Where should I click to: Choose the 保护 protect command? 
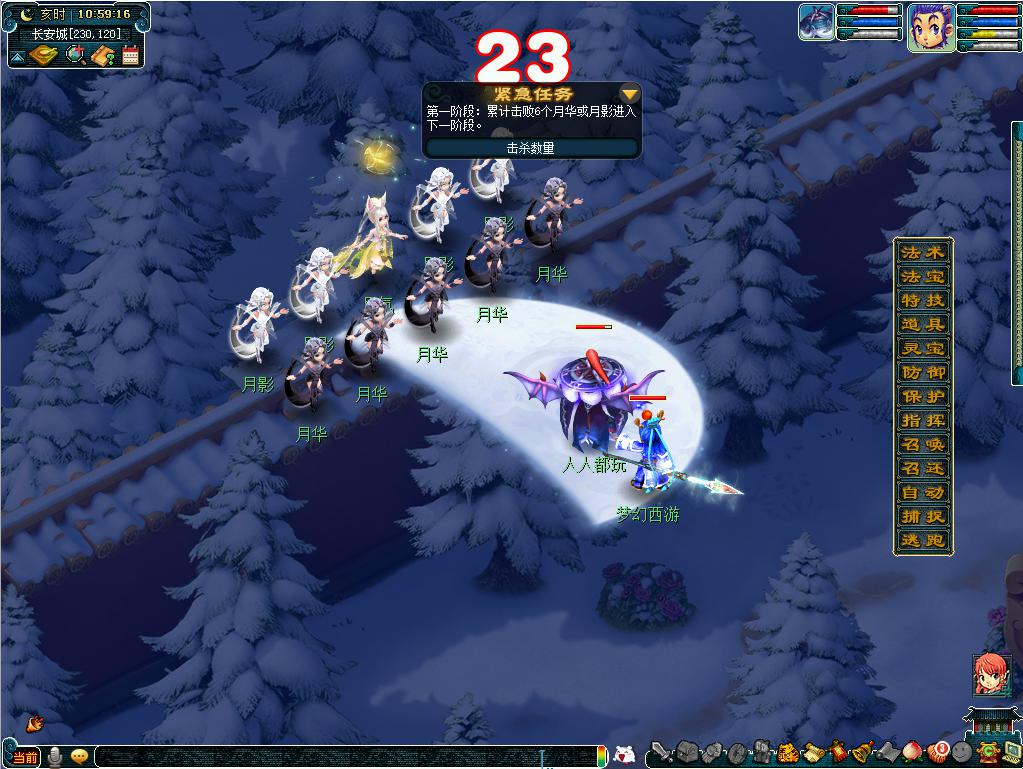tap(922, 397)
